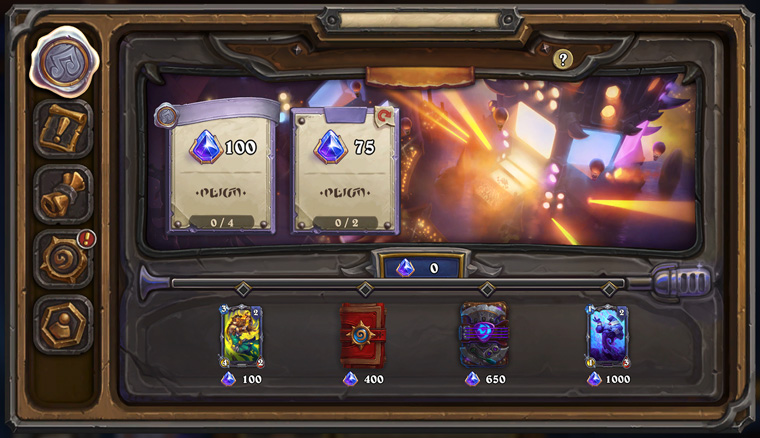Switch to the exclamation mark quests tab

(63, 128)
